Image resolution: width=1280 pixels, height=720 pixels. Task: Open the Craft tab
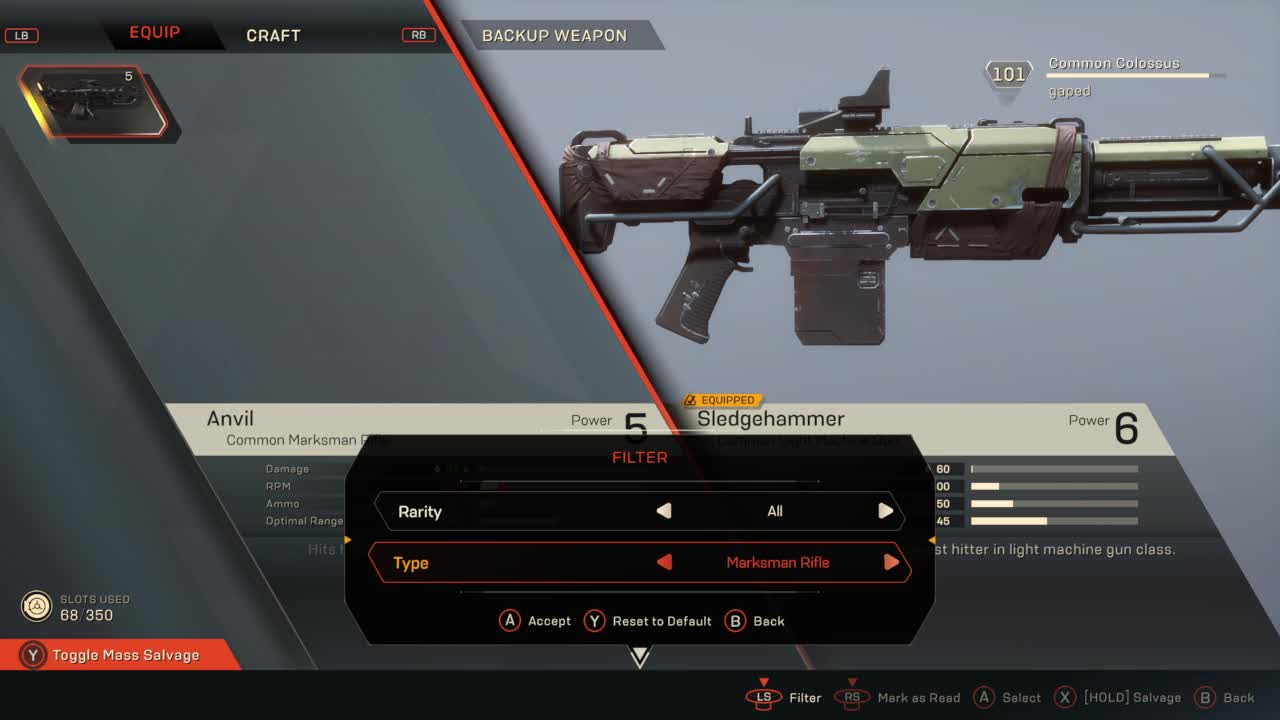click(273, 35)
